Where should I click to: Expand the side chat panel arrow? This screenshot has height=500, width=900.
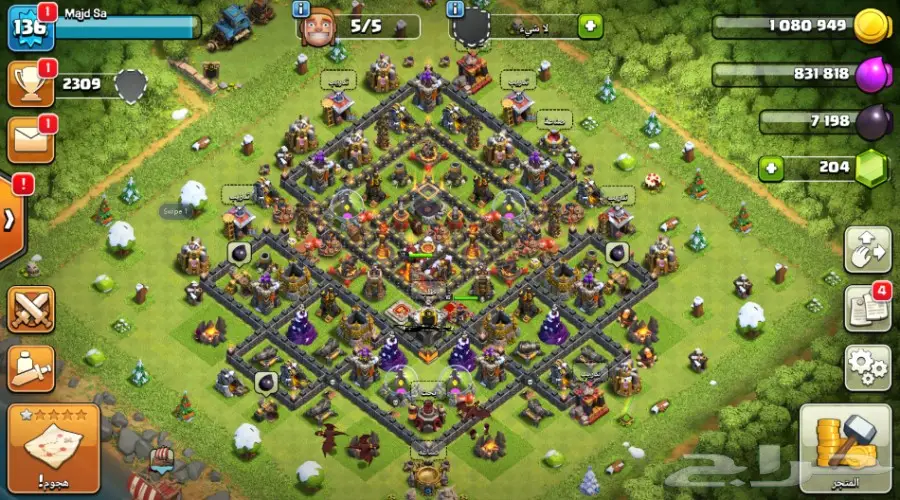coord(10,220)
